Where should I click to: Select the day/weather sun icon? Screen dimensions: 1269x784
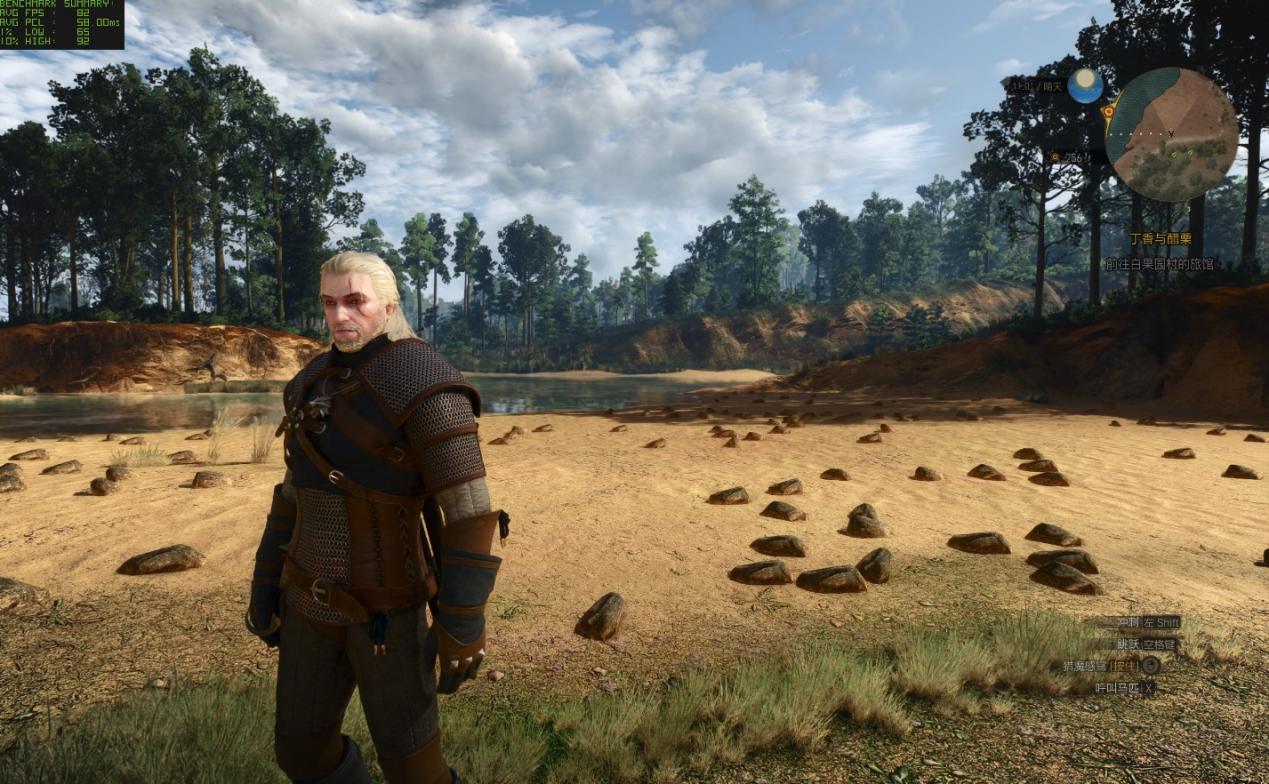click(1084, 86)
